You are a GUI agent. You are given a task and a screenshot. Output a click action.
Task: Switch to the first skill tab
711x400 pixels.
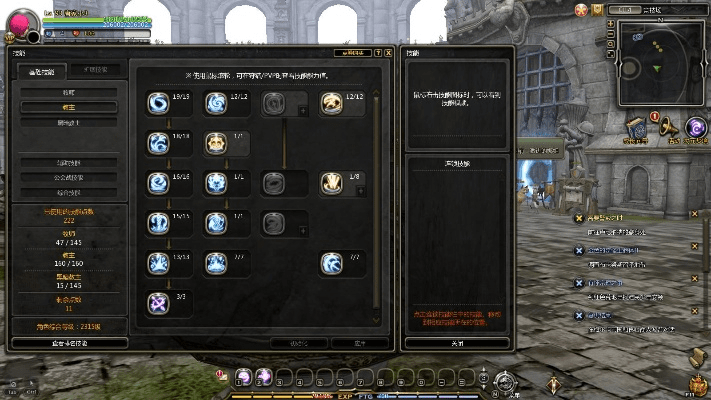48,70
